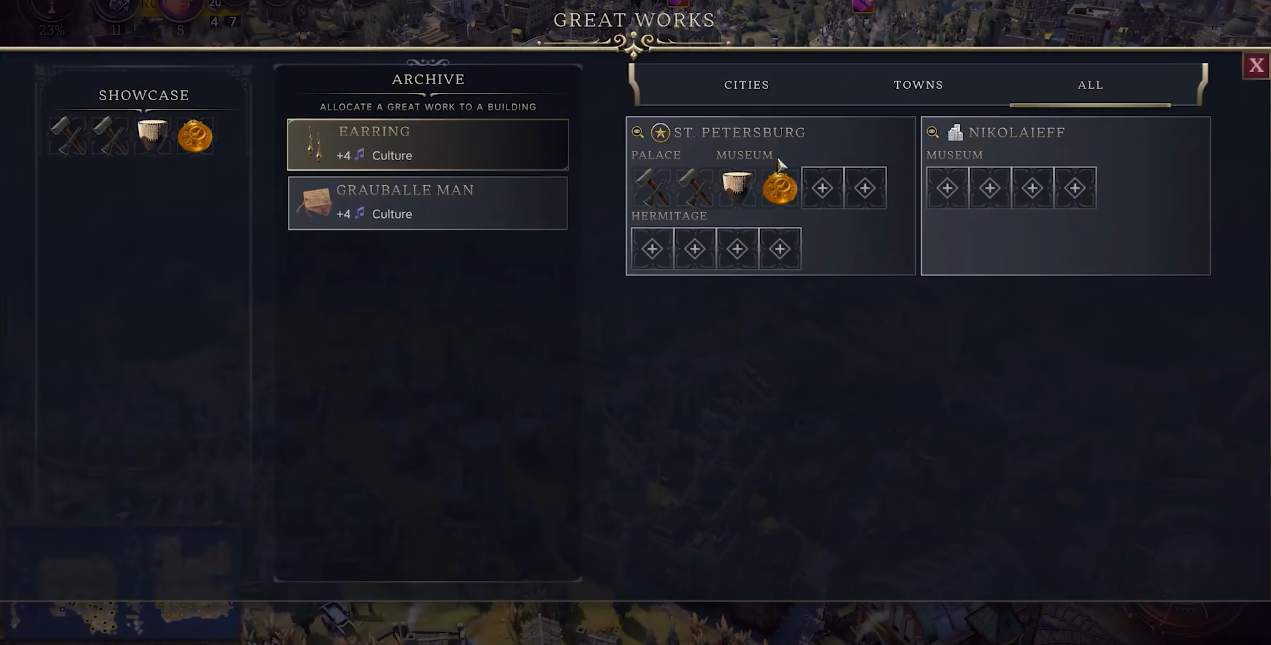Select the golden orb artifact in Museum
This screenshot has width=1271, height=645.
tap(780, 188)
